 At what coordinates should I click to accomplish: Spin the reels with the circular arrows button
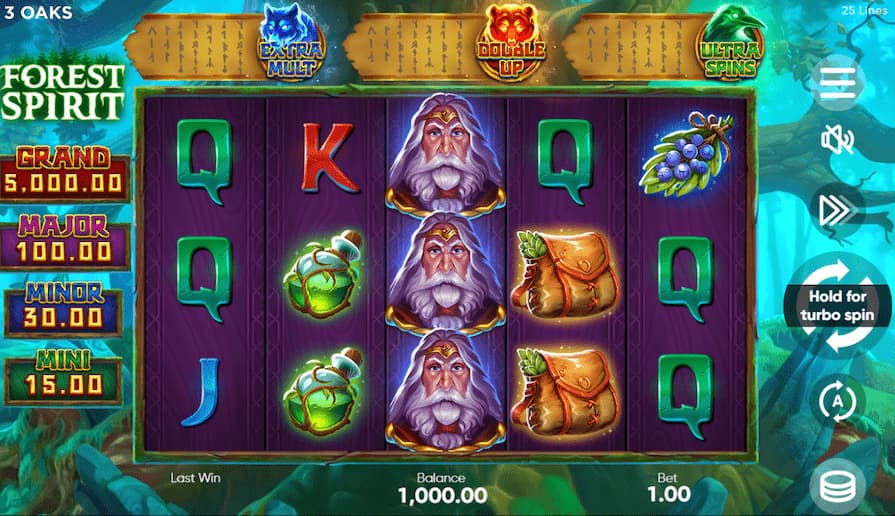click(837, 304)
